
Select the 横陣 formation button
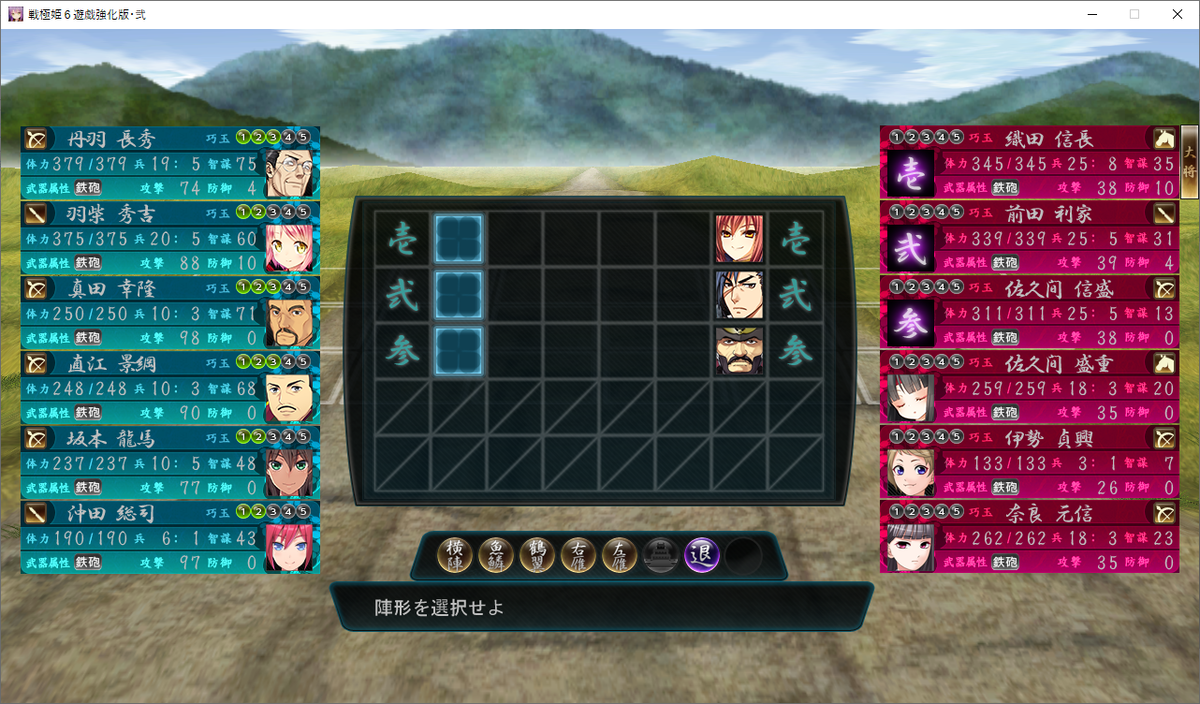[x=455, y=554]
